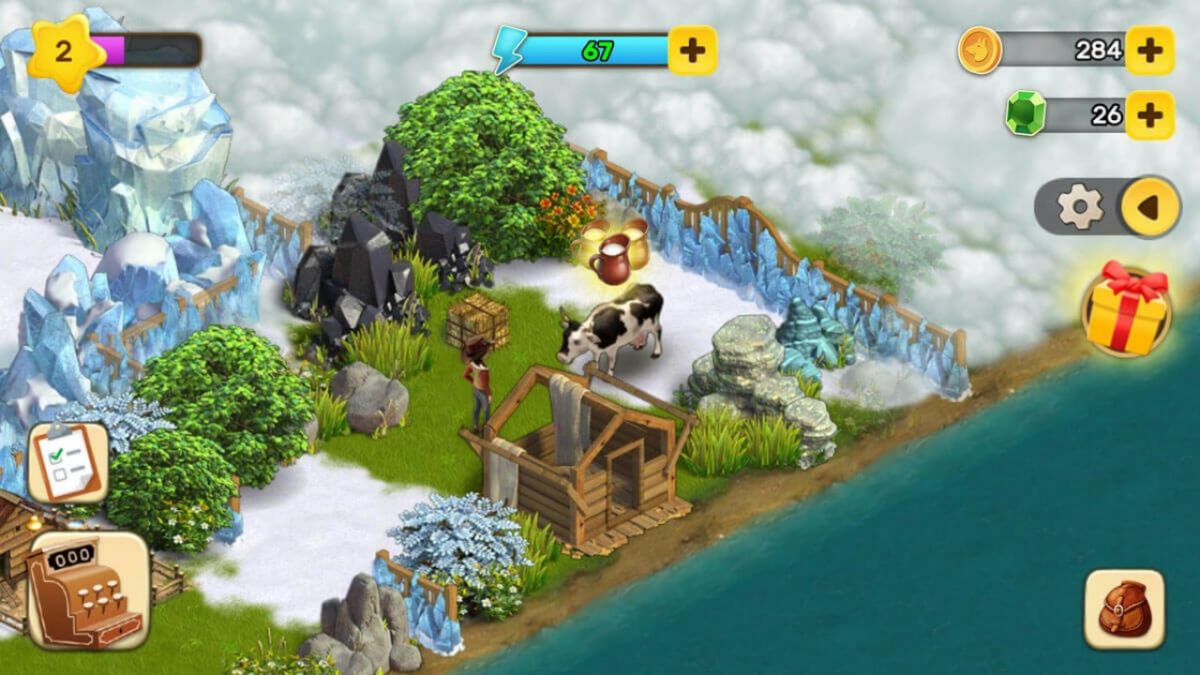
Task: Show the clipboard task list
Action: 68,462
